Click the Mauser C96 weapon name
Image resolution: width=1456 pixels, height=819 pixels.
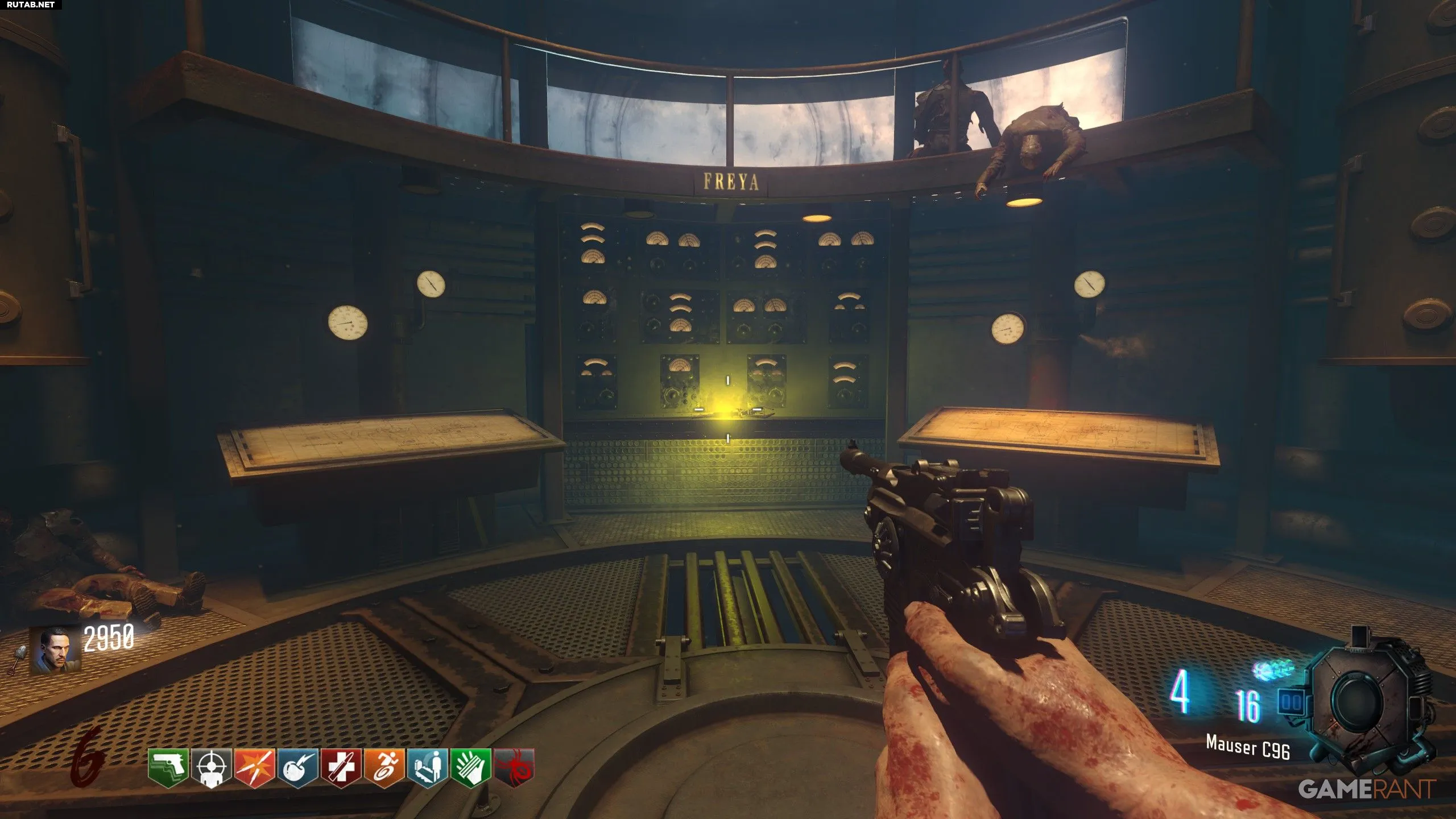(1248, 747)
